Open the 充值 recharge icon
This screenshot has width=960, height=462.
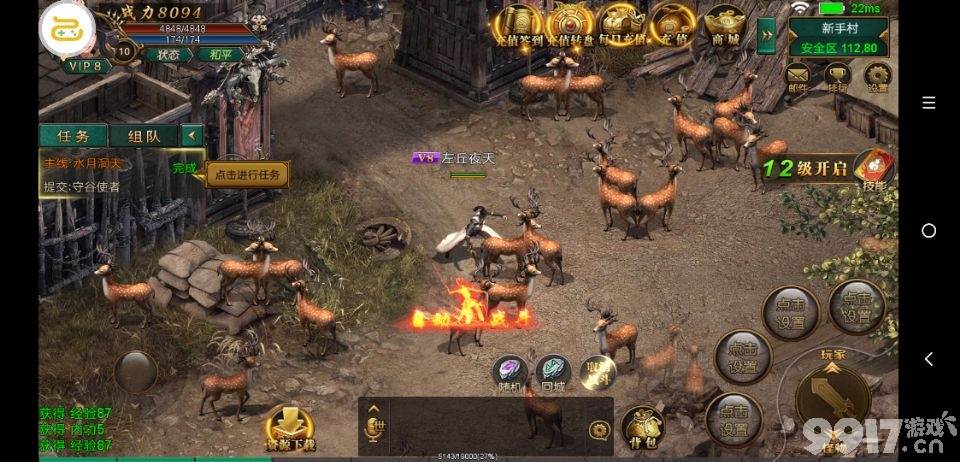671,24
